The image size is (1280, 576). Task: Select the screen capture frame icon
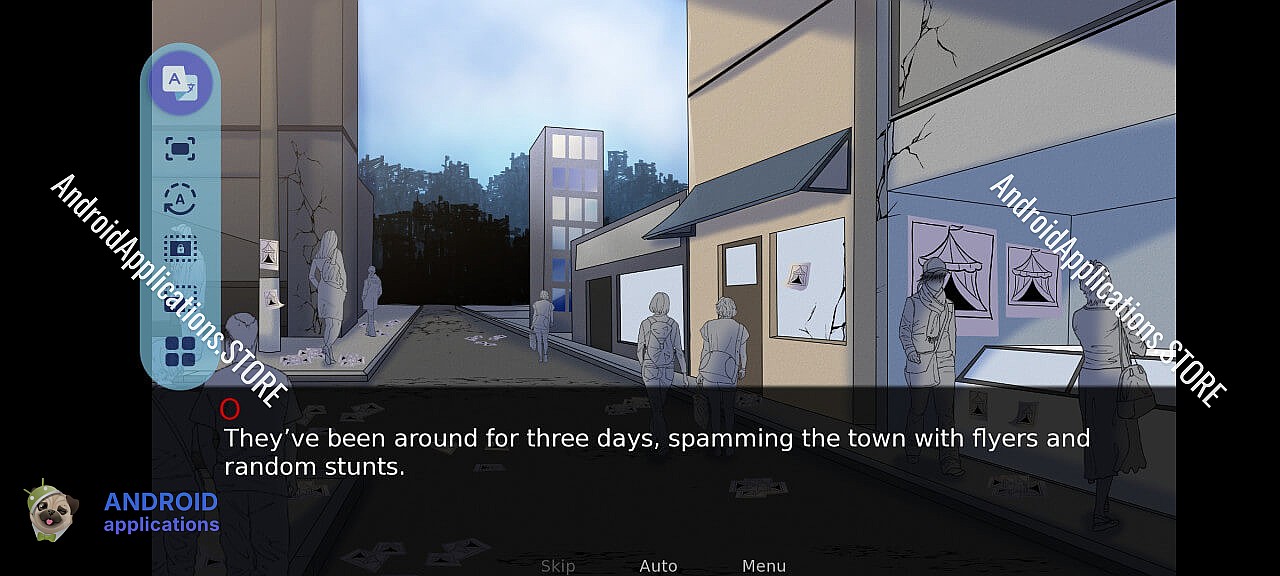tap(180, 150)
